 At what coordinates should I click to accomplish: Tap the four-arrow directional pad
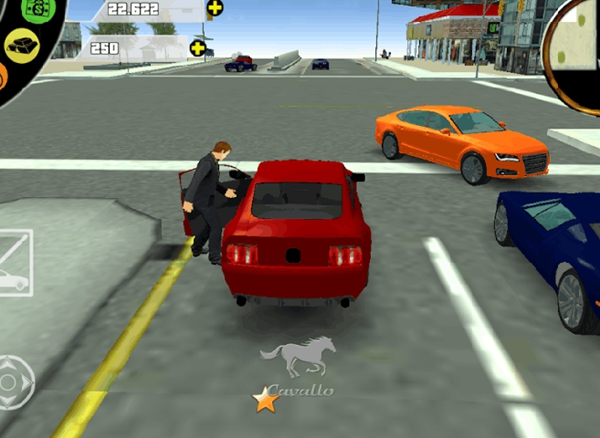15,380
